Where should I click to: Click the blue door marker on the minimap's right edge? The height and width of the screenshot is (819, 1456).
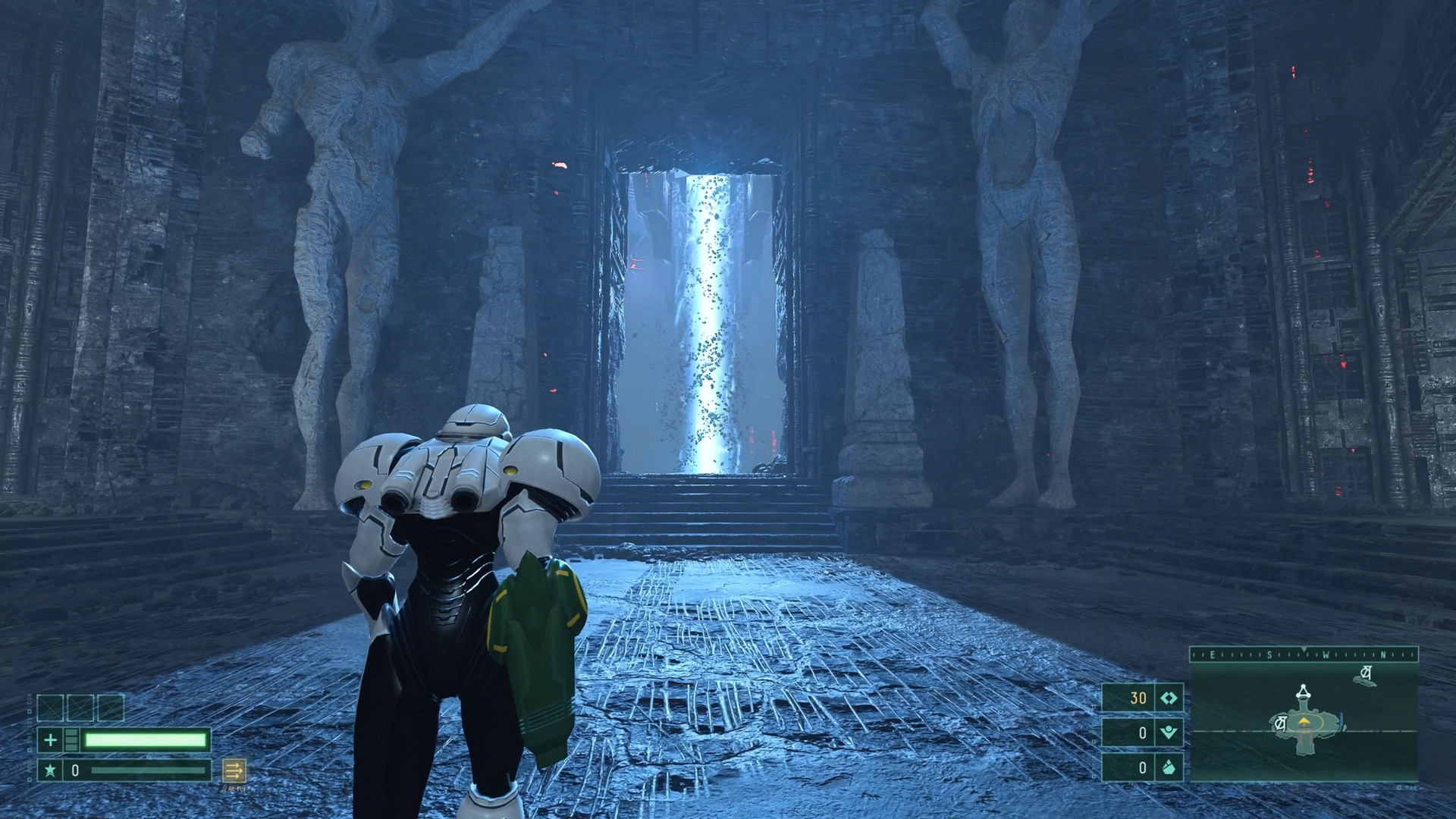pos(1341,720)
